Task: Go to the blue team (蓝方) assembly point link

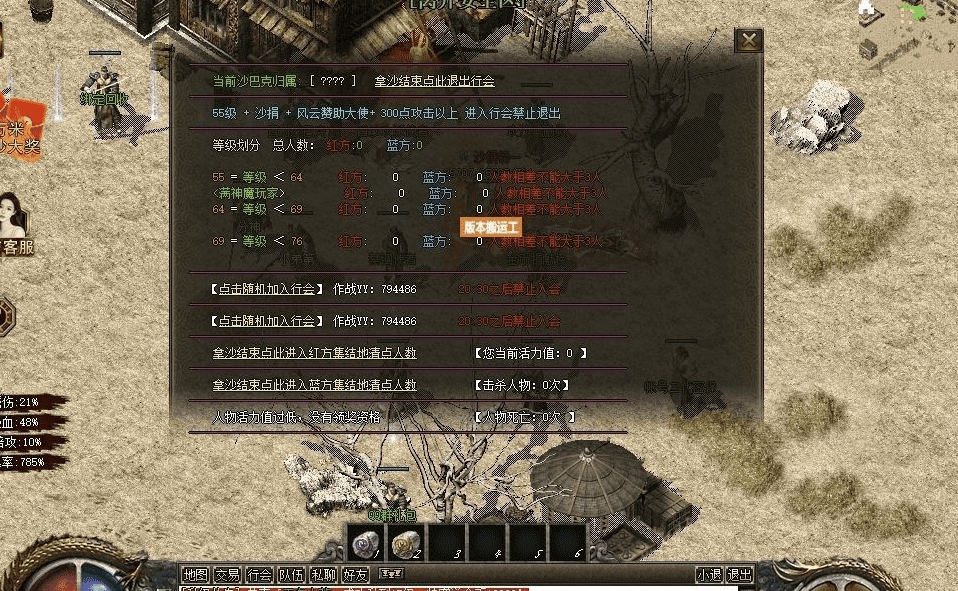Action: (x=314, y=385)
